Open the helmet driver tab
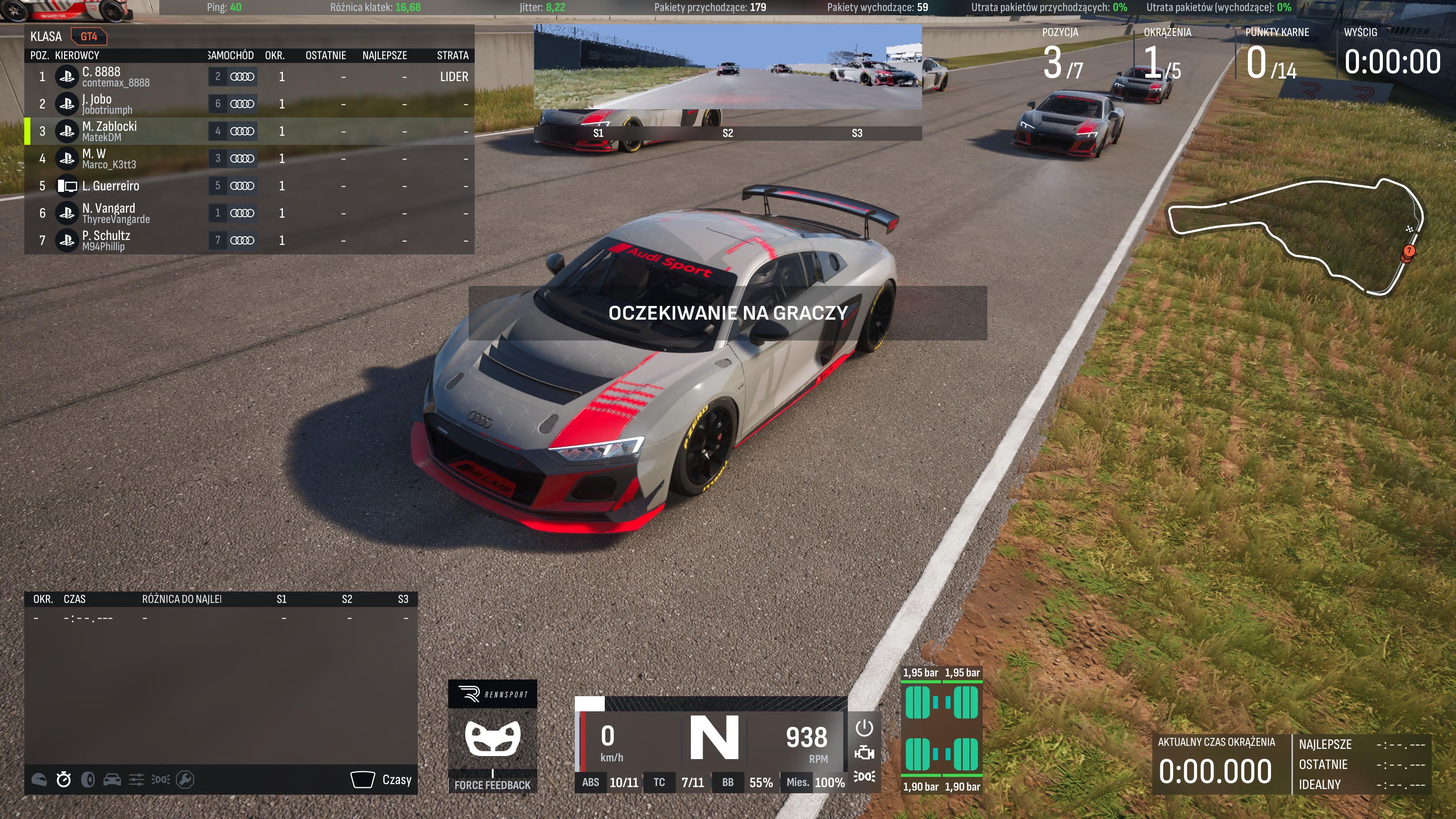This screenshot has width=1456, height=819. 39,780
